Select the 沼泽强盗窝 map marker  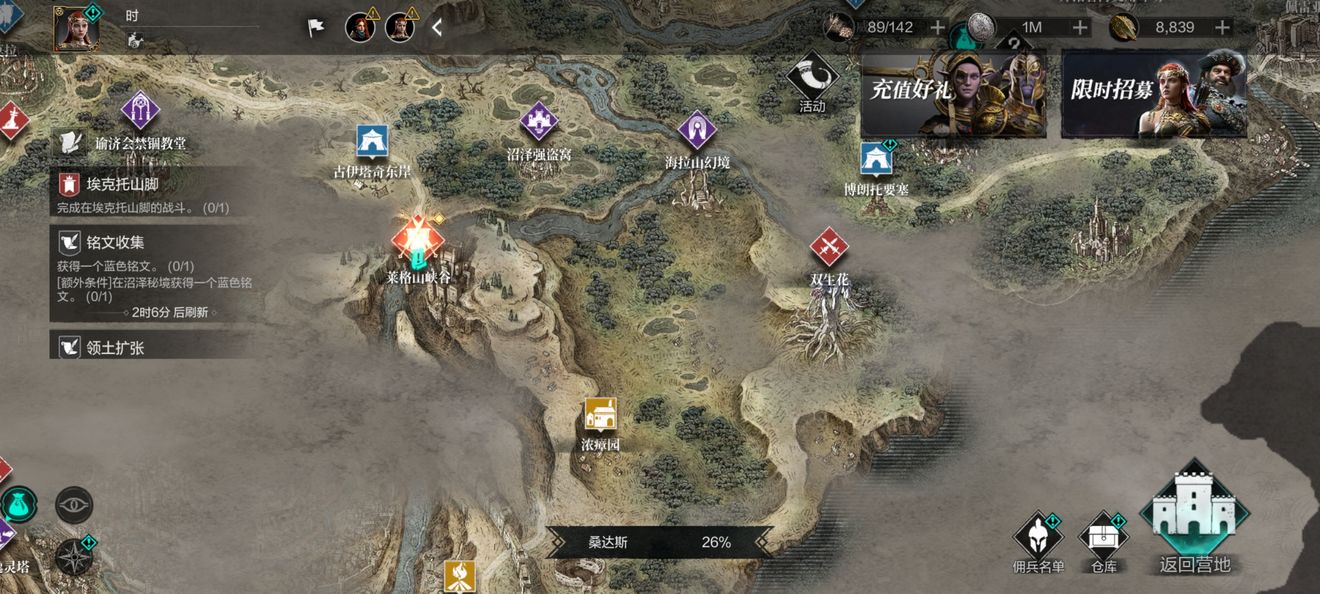[538, 122]
